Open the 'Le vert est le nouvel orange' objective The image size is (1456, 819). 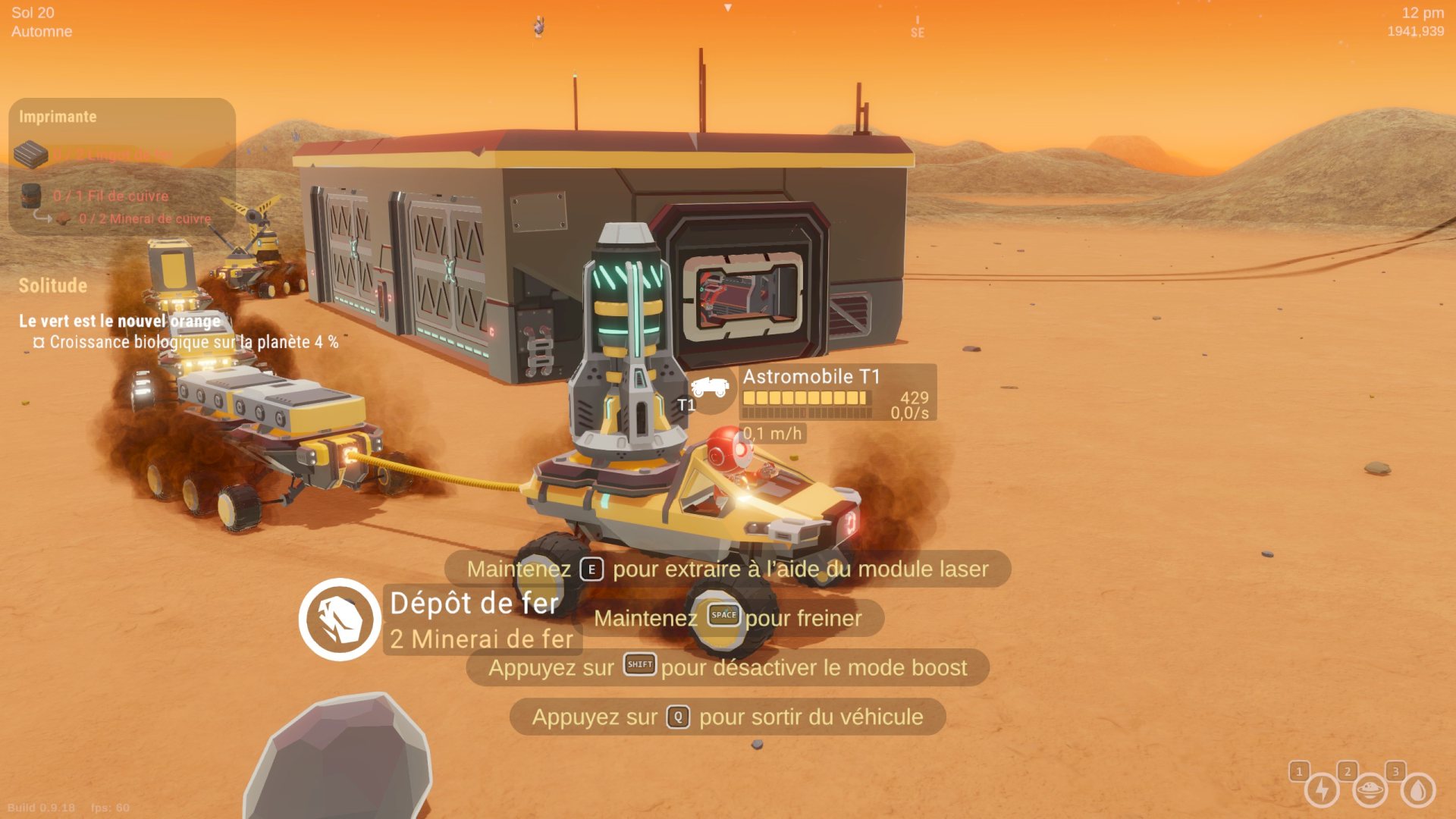[120, 321]
